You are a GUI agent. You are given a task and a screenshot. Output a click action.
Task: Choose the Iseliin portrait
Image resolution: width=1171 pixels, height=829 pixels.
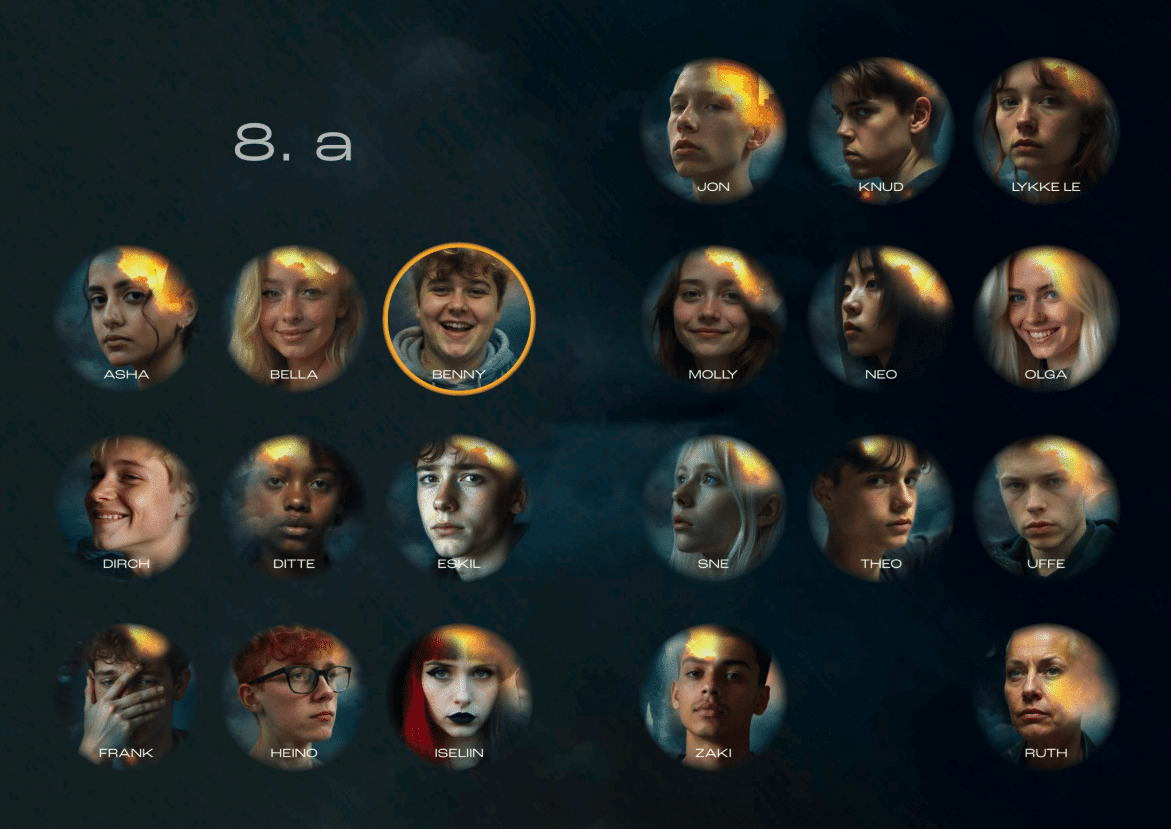point(459,694)
